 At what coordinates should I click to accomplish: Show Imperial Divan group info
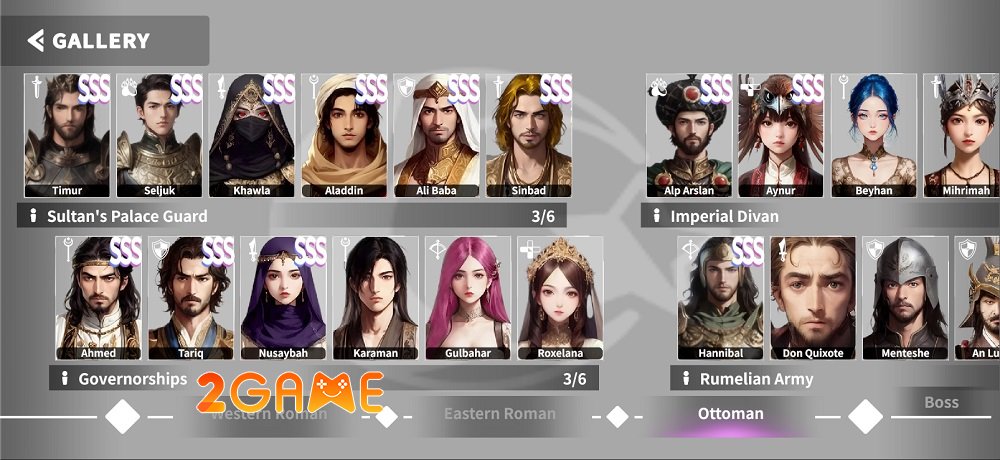click(x=657, y=216)
